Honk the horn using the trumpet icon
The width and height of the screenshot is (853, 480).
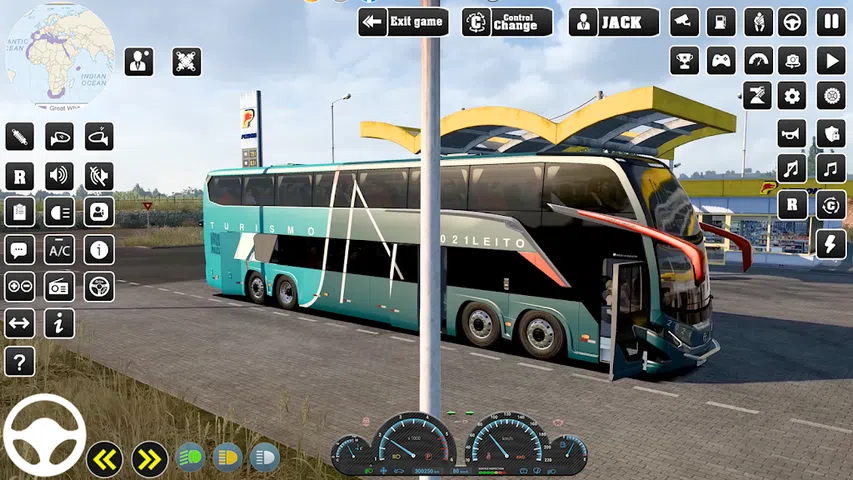click(793, 132)
